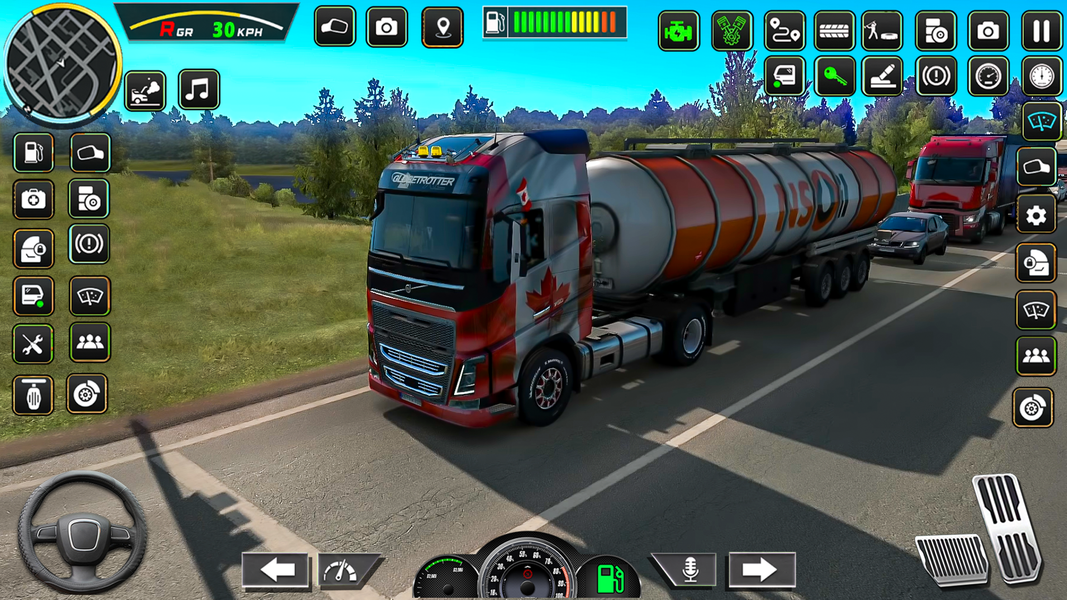Engage the handbrake lever icon
Screen dimensions: 1067x600
coord(882,77)
